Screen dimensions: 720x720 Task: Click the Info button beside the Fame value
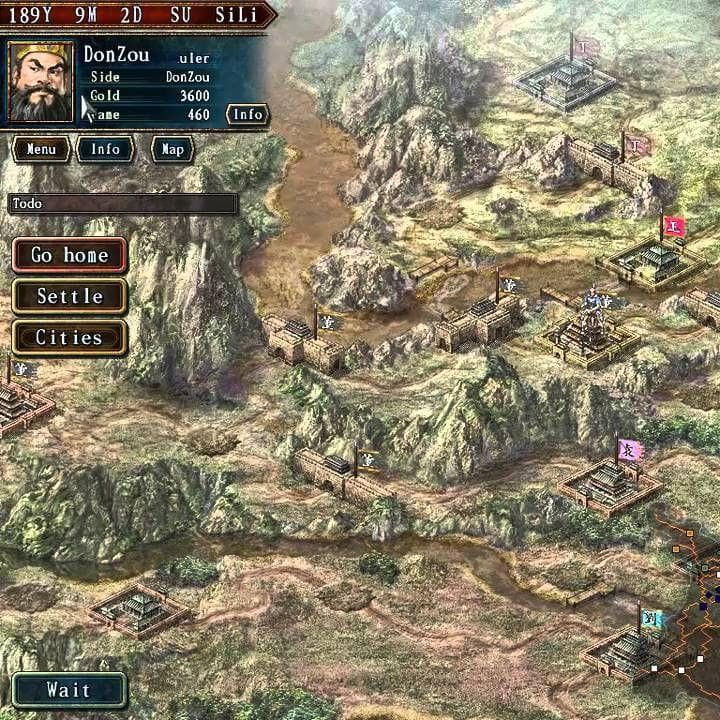click(x=247, y=114)
